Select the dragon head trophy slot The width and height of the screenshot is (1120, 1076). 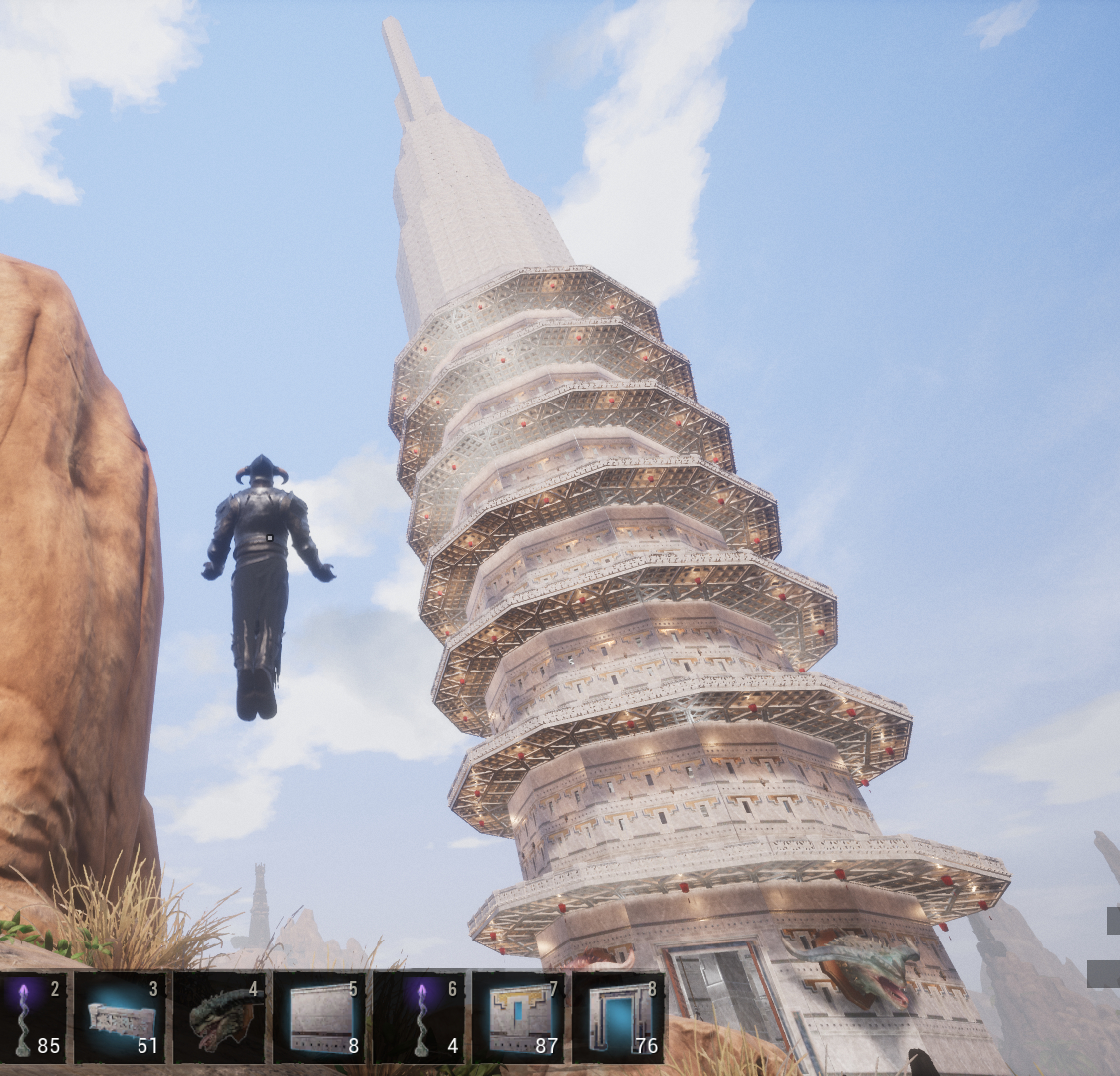click(x=219, y=1017)
